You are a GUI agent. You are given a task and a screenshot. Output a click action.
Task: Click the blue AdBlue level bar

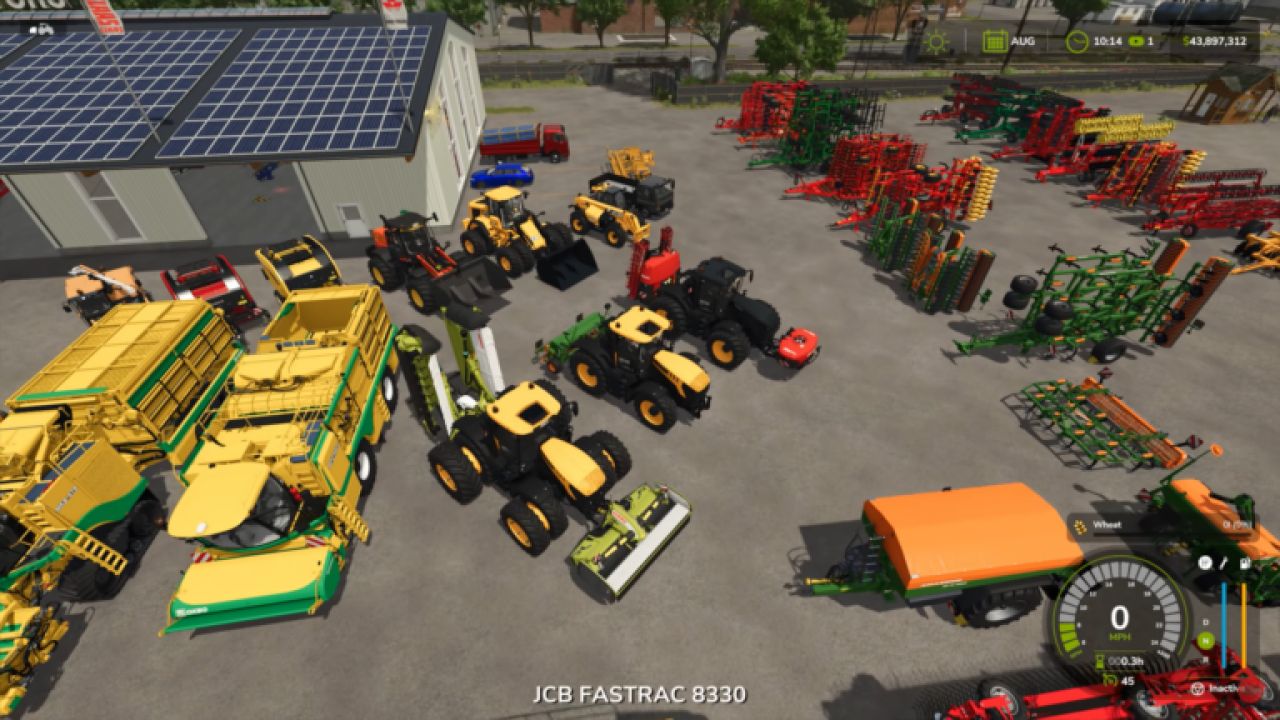1225,625
